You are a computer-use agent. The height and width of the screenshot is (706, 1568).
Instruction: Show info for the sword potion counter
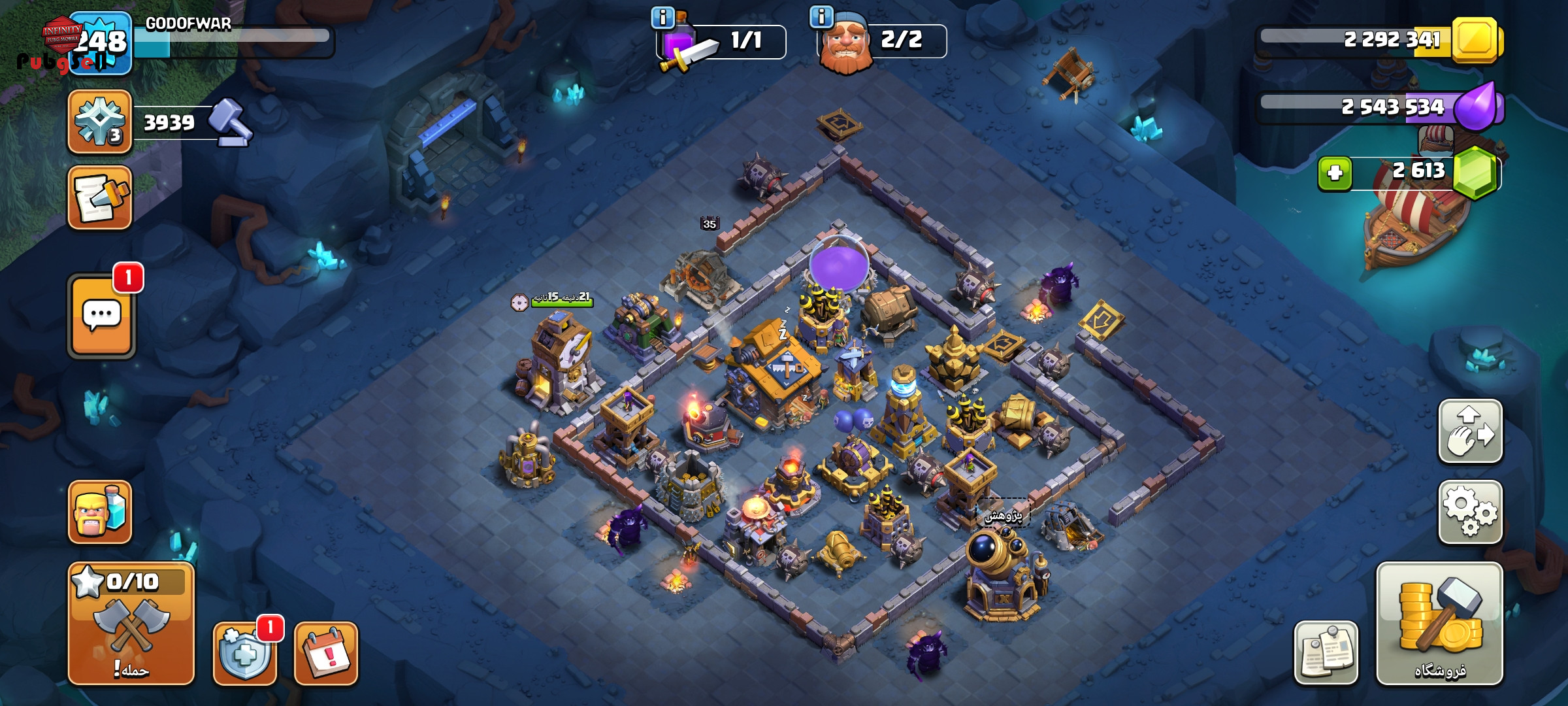(662, 18)
